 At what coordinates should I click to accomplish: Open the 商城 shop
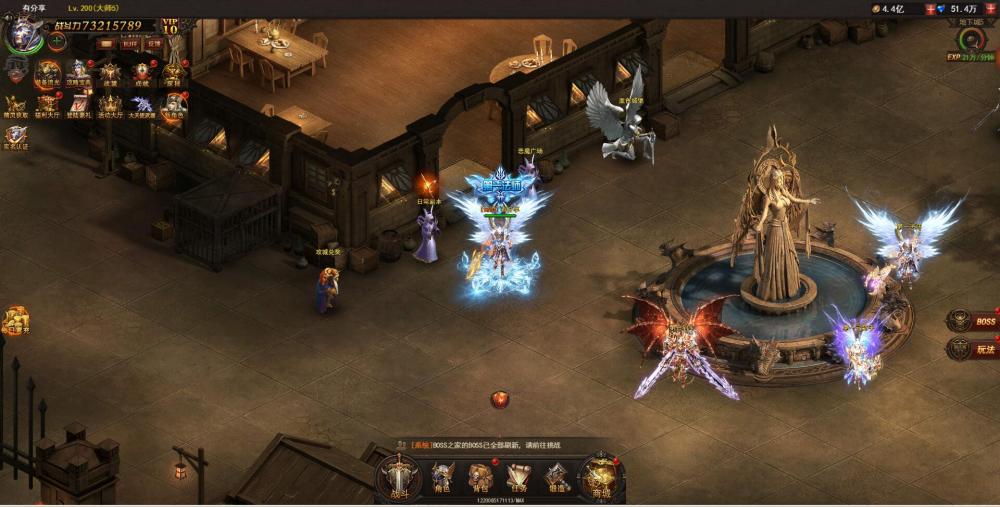click(602, 476)
